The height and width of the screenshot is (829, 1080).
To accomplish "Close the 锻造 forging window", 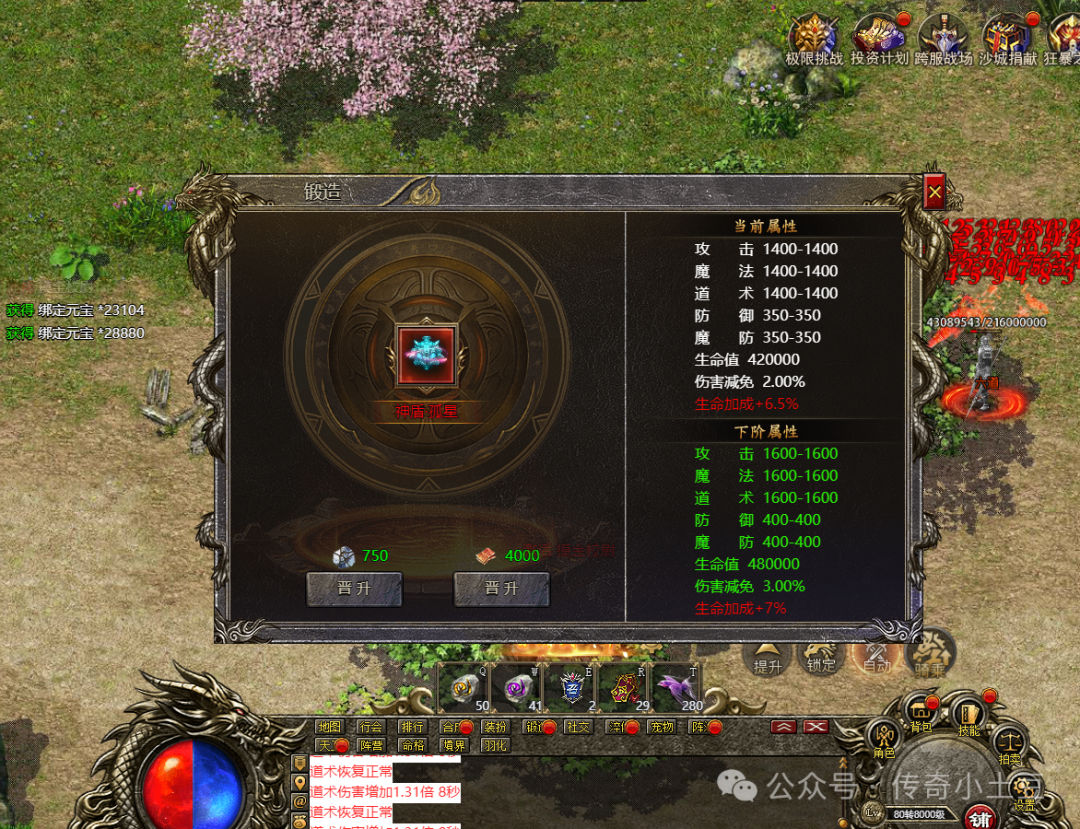I will (934, 191).
